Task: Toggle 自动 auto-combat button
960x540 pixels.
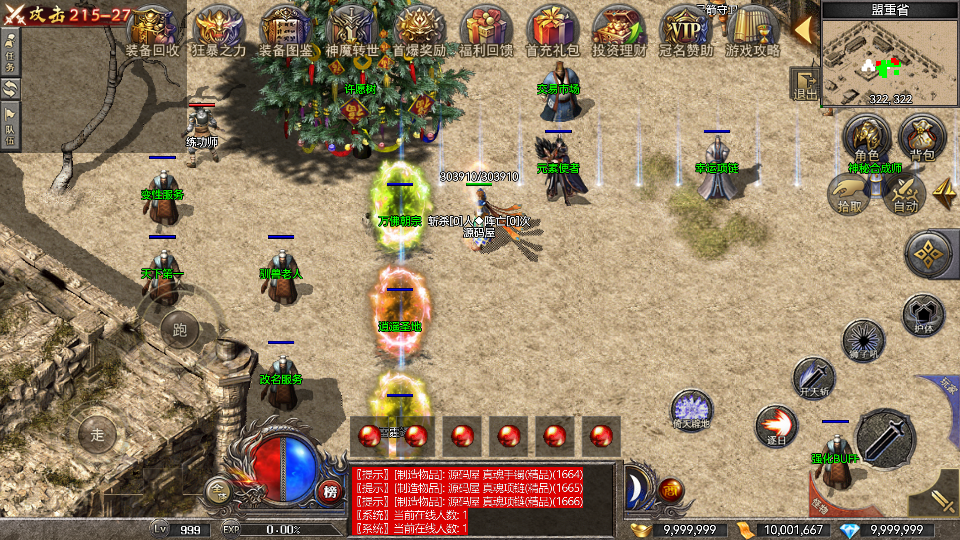Action: pos(905,192)
